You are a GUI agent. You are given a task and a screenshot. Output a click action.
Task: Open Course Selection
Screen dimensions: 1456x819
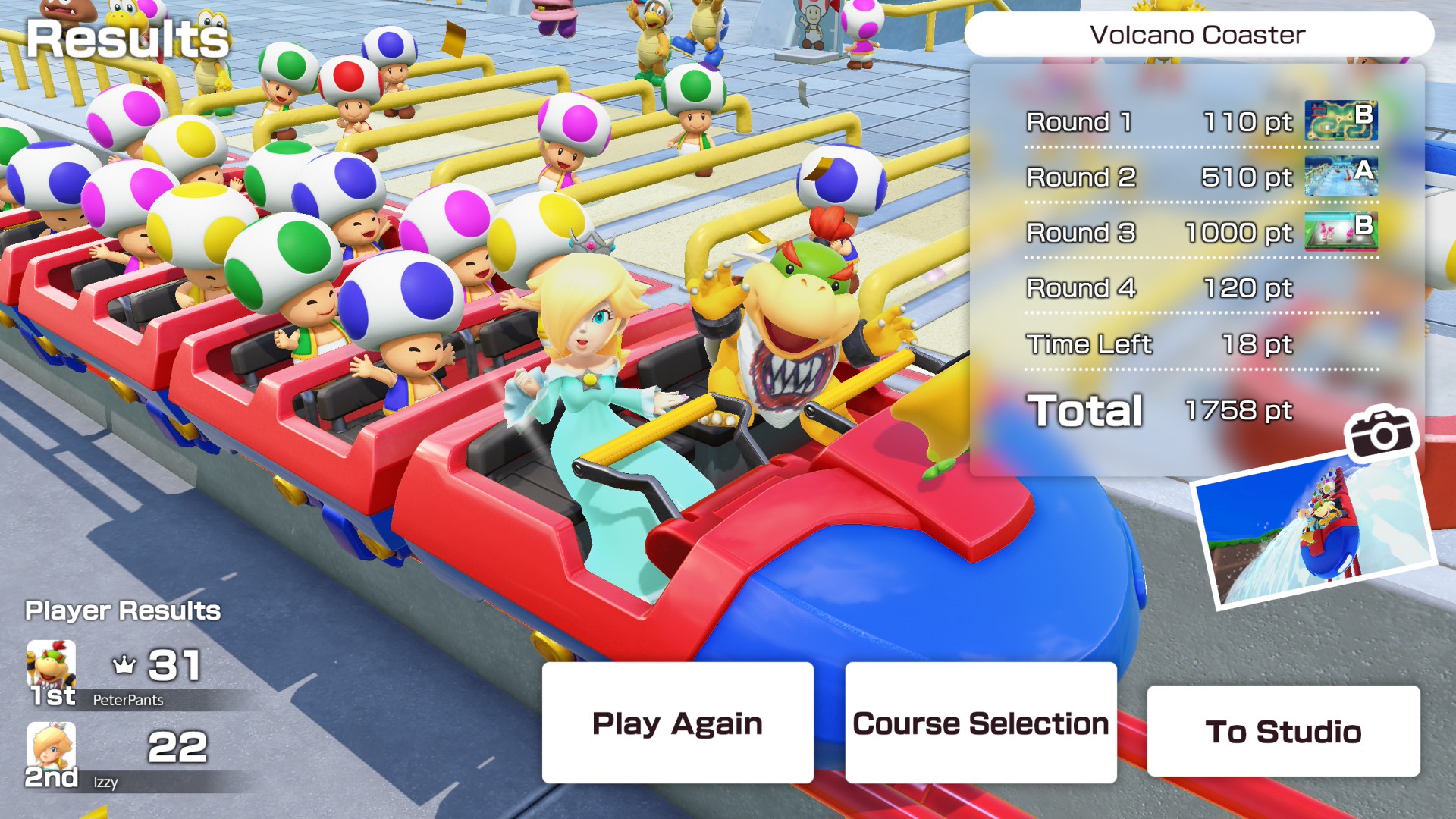(x=980, y=723)
